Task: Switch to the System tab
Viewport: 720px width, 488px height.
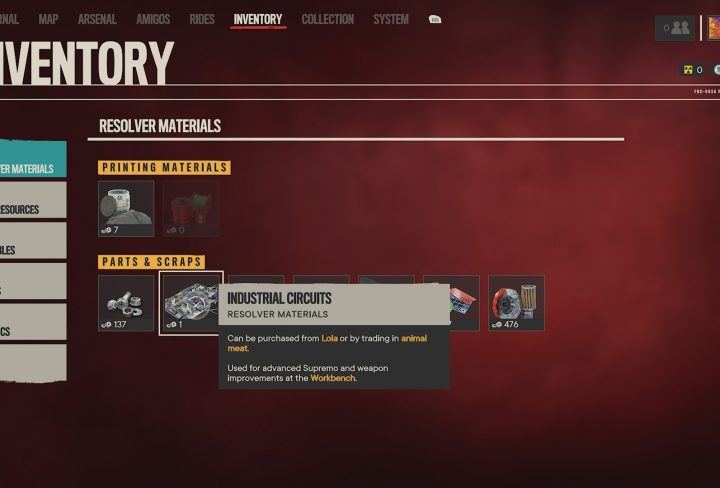Action: [x=391, y=19]
